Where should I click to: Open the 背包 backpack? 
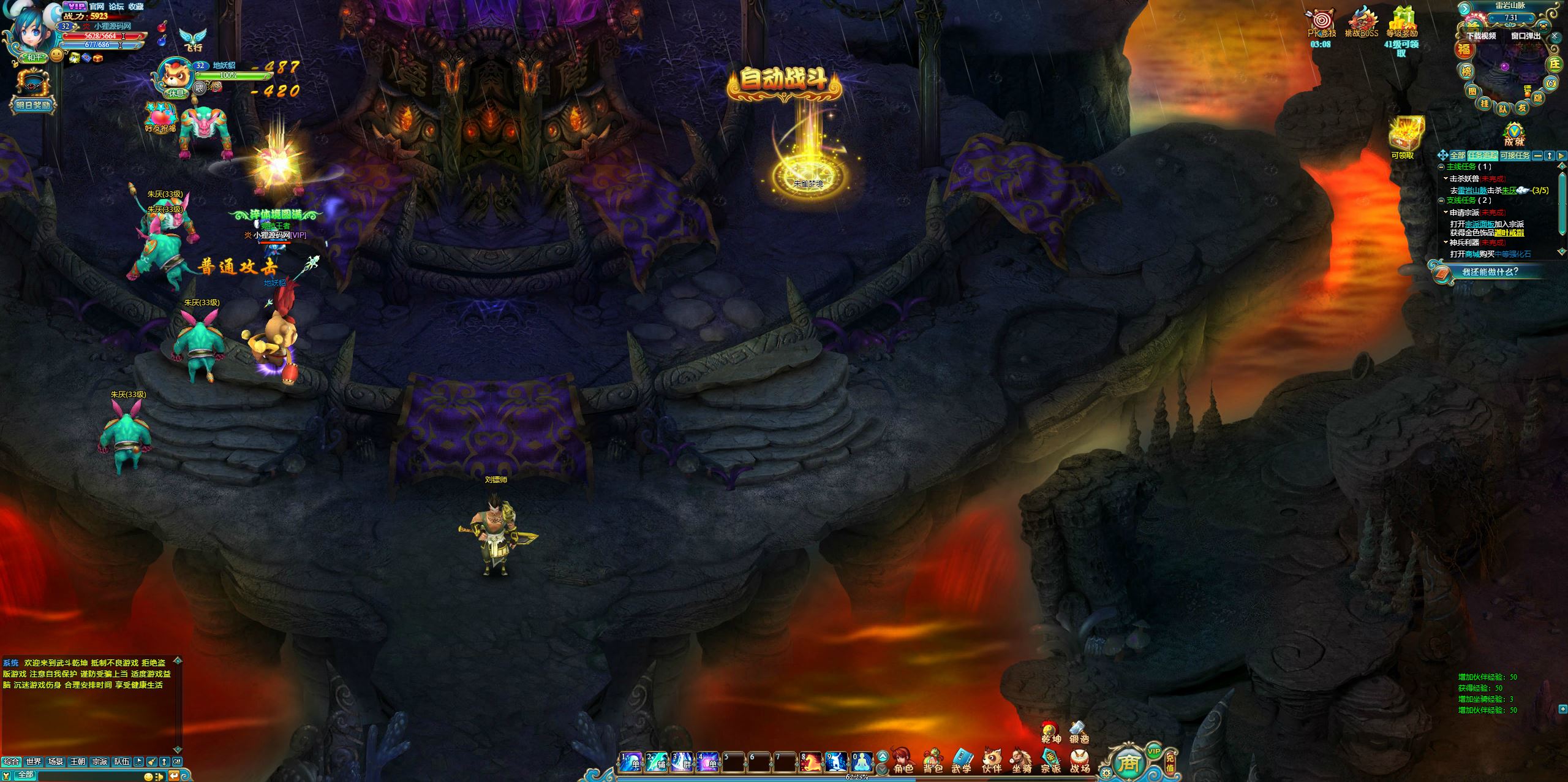[x=932, y=761]
